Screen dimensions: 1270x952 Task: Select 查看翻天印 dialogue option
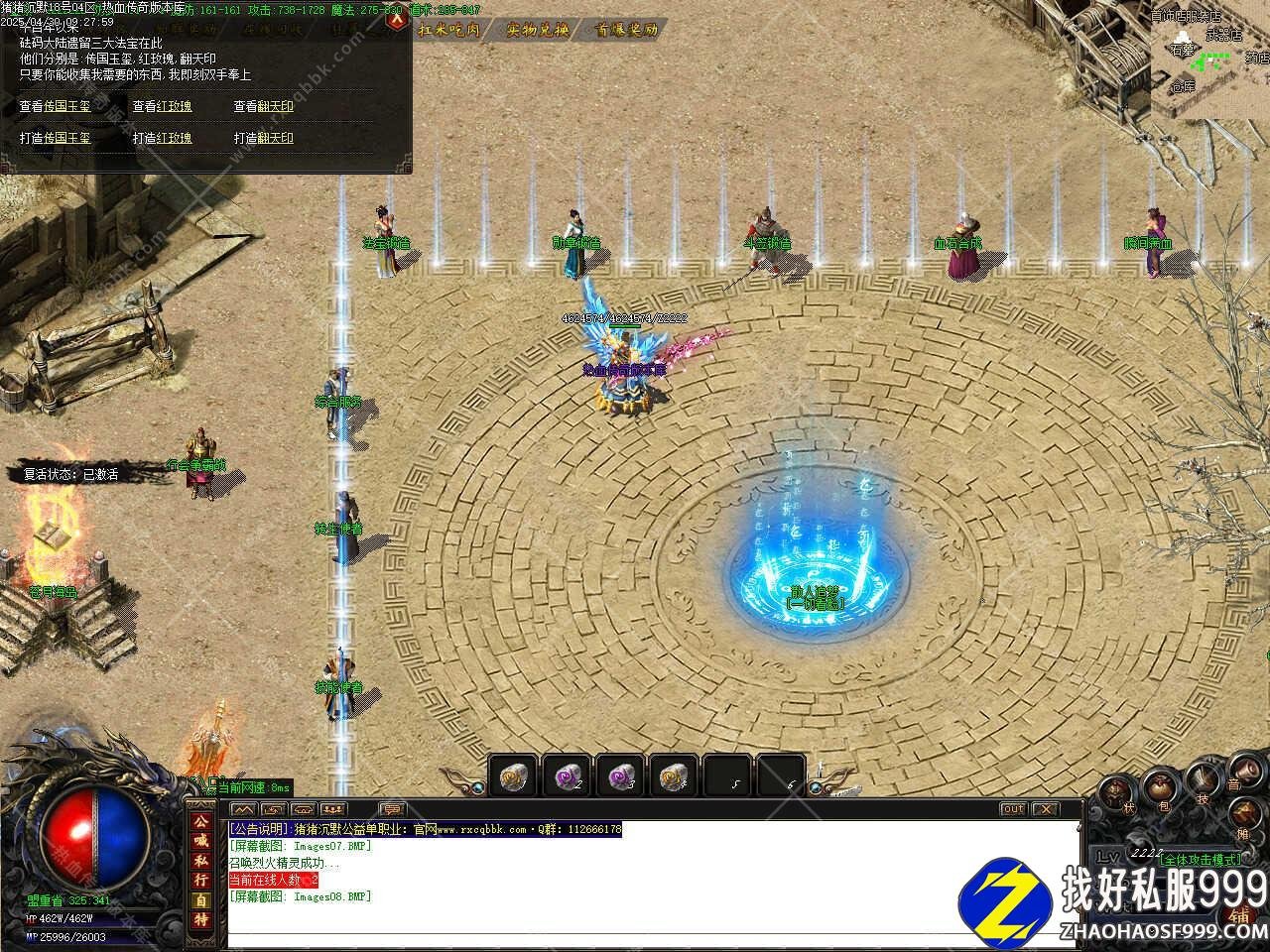pyautogui.click(x=264, y=106)
